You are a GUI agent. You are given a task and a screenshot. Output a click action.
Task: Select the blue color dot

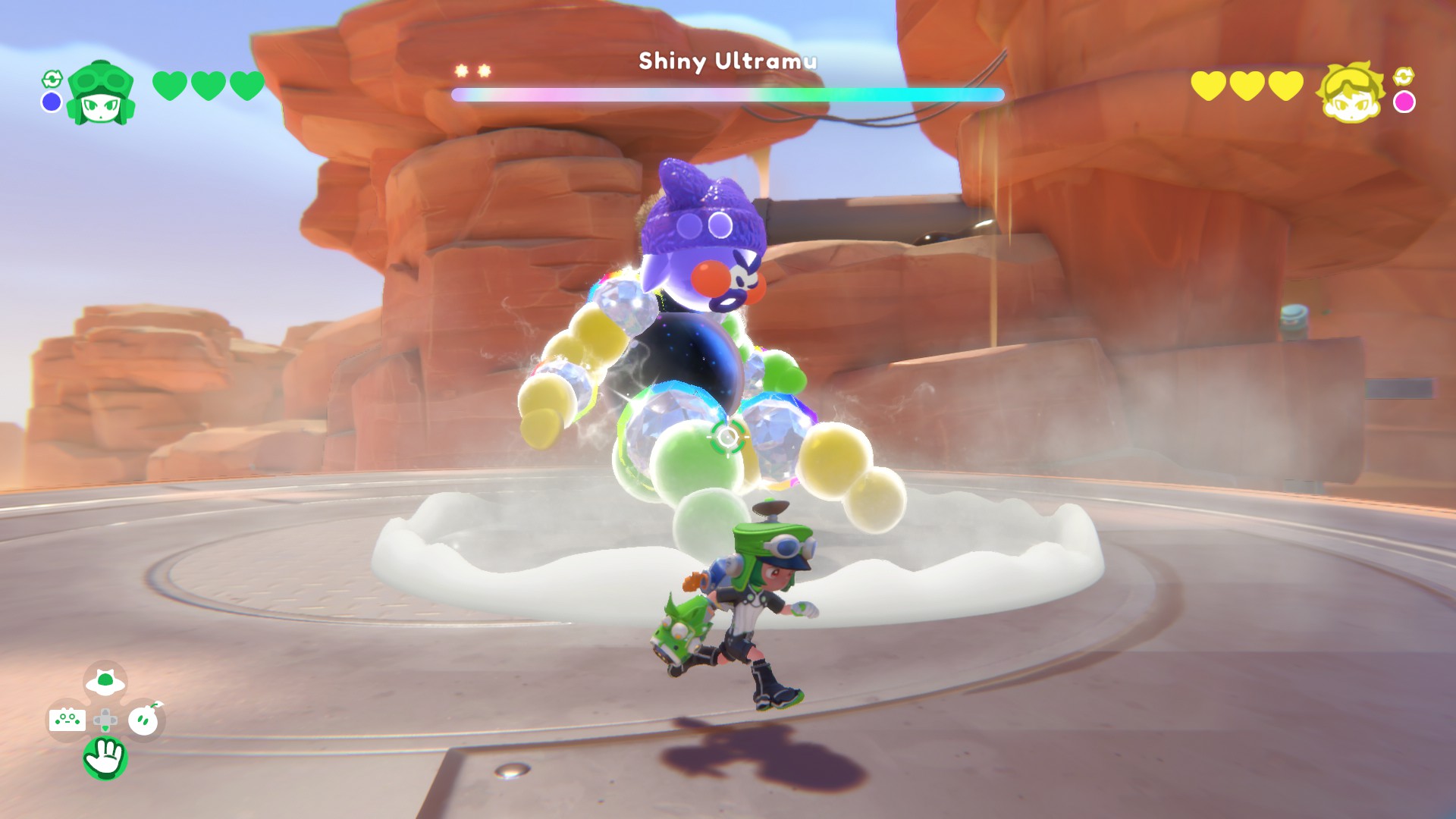point(52,102)
